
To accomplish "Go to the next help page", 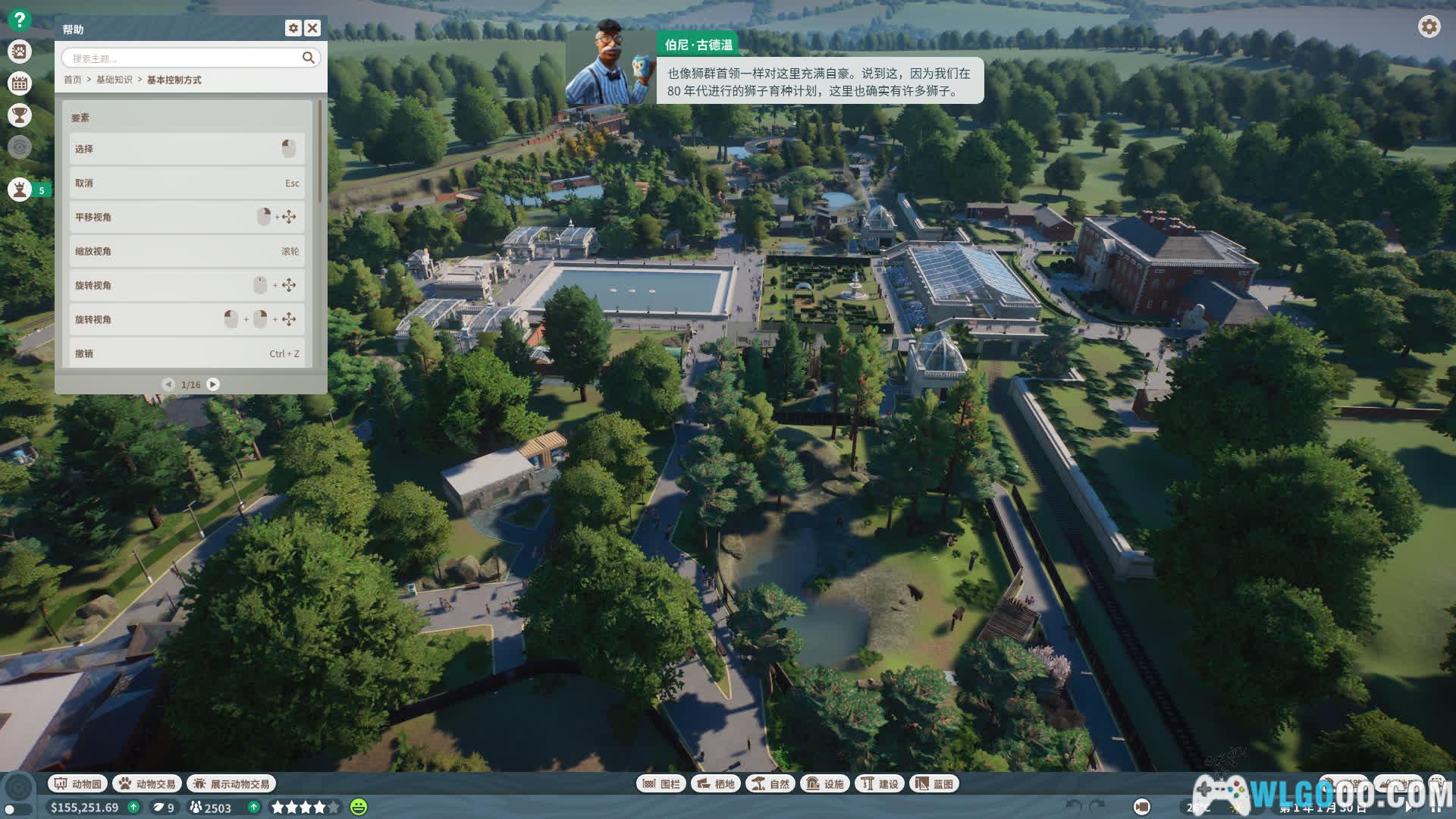I will coord(213,384).
